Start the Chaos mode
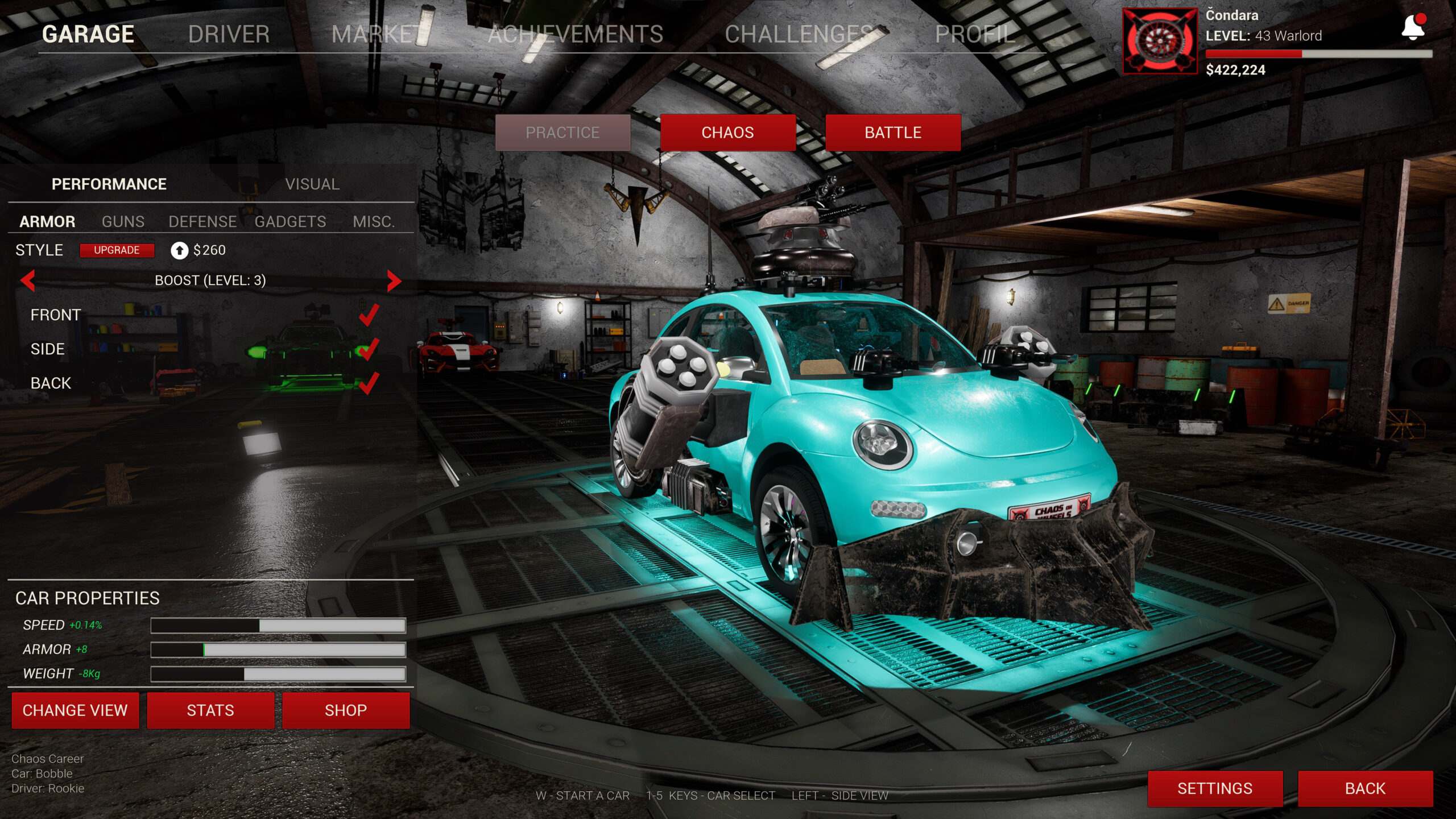The width and height of the screenshot is (1456, 819). [727, 133]
